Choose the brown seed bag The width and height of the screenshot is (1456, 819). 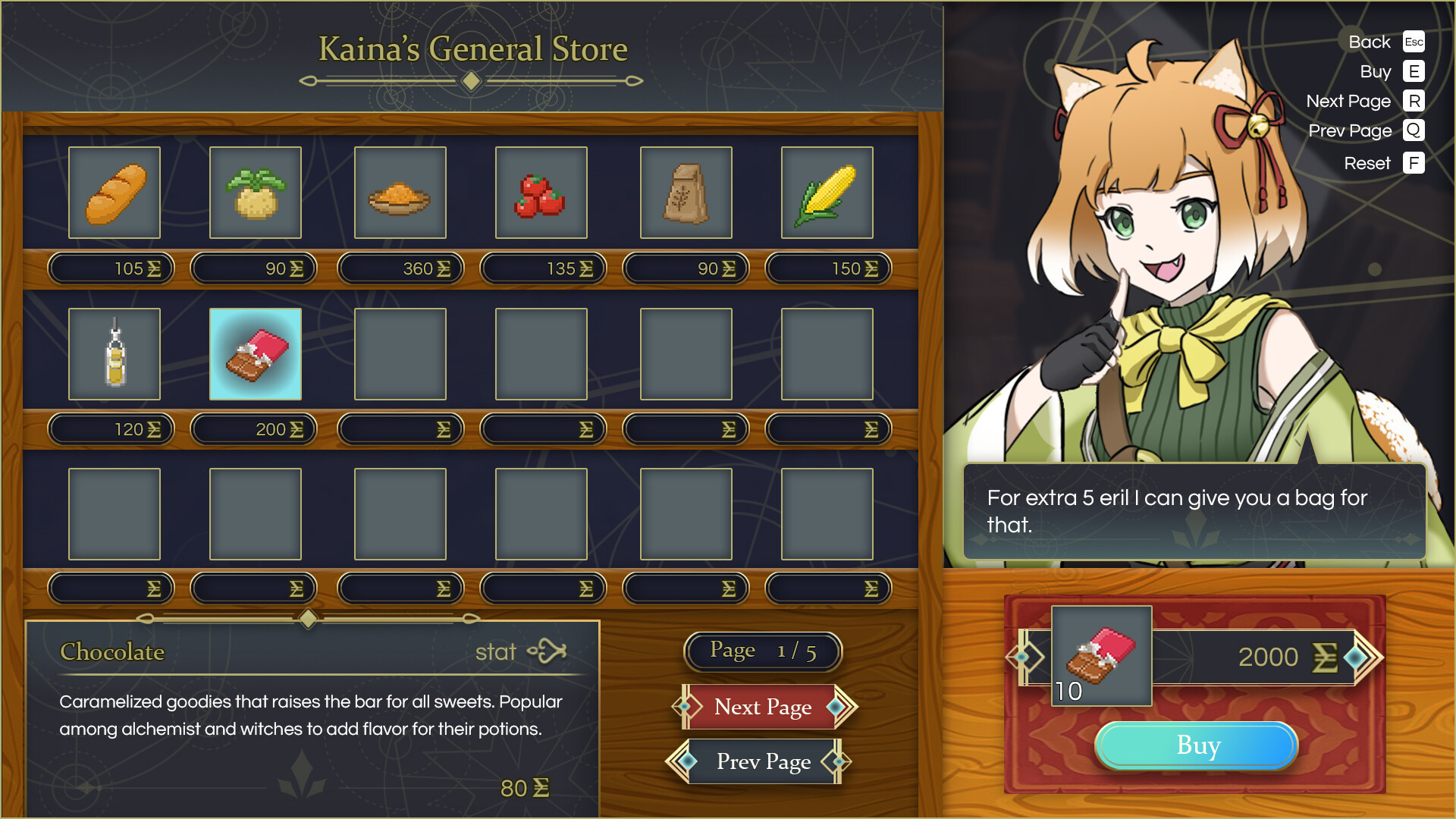[686, 193]
